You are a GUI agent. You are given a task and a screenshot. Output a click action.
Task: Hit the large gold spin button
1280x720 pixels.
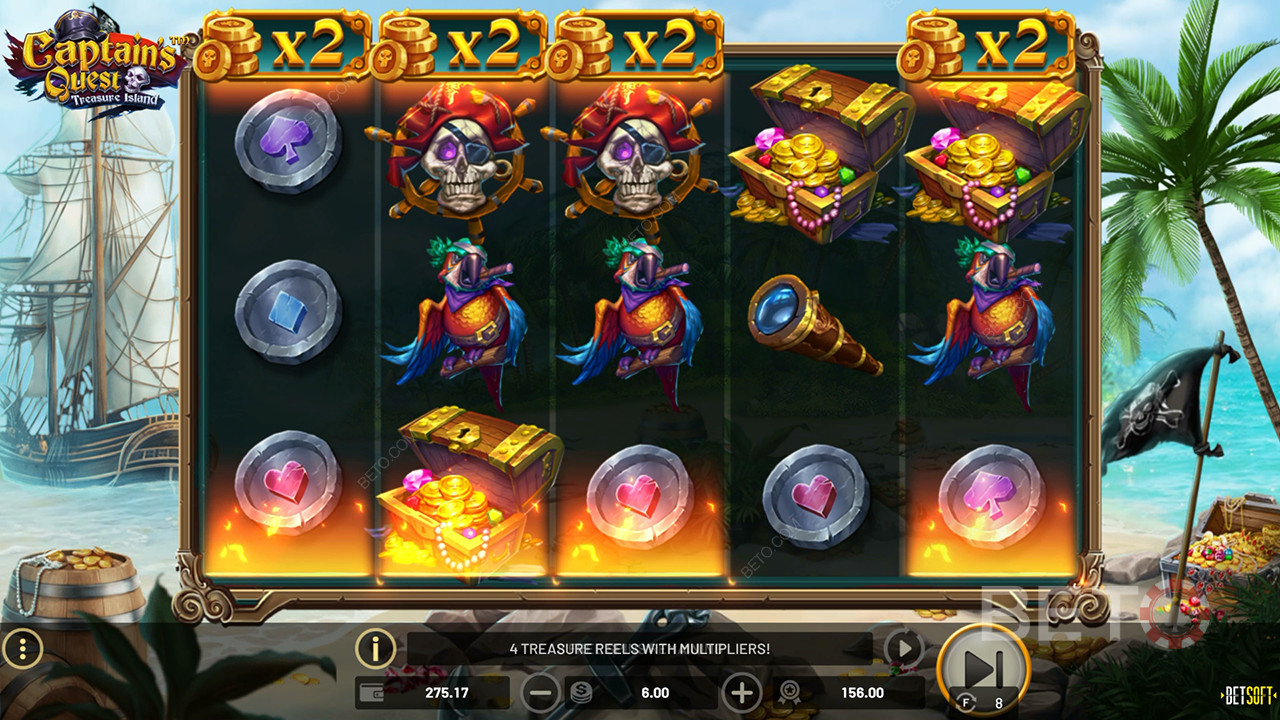tap(983, 667)
